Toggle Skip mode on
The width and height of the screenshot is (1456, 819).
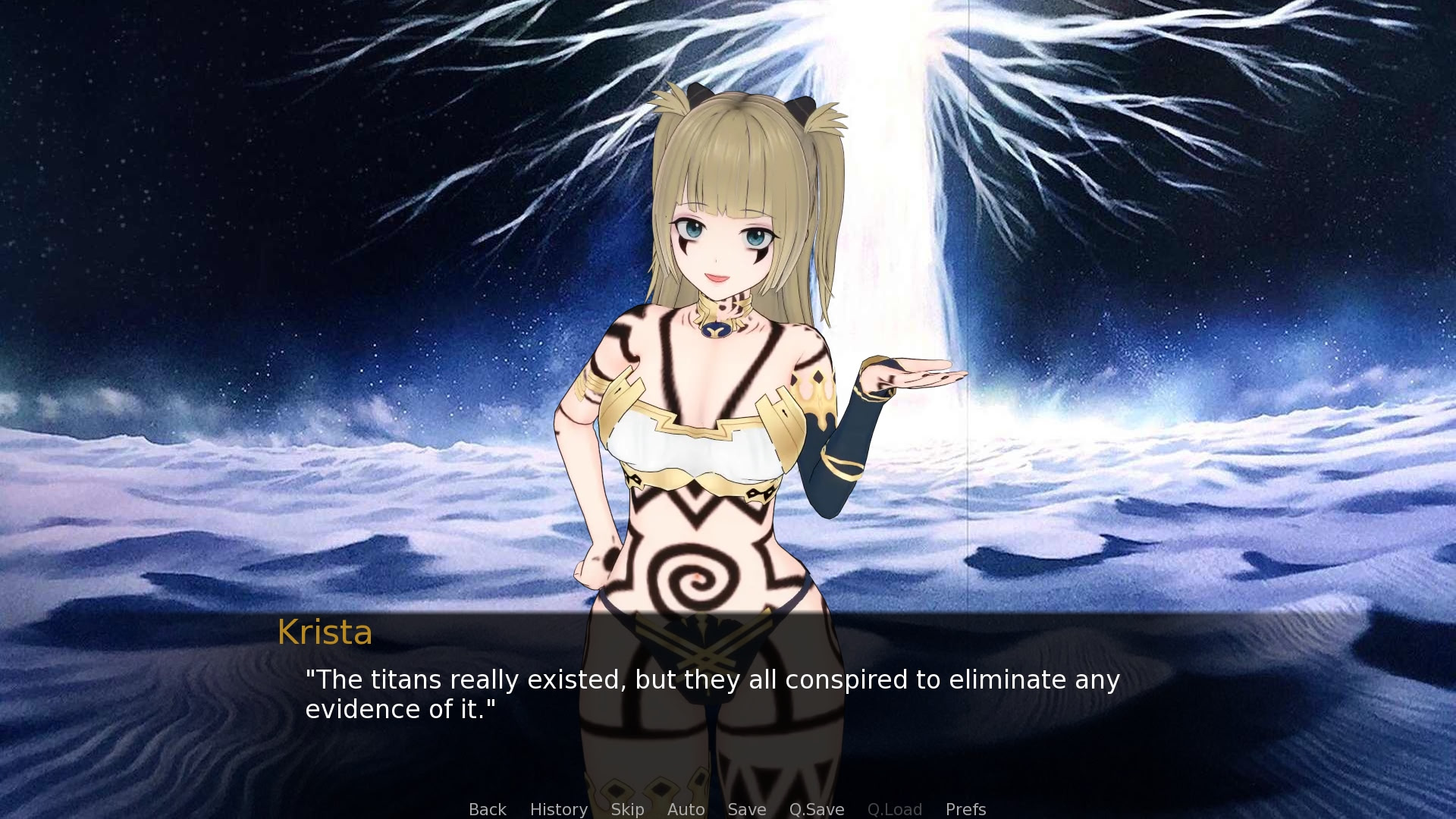(627, 809)
